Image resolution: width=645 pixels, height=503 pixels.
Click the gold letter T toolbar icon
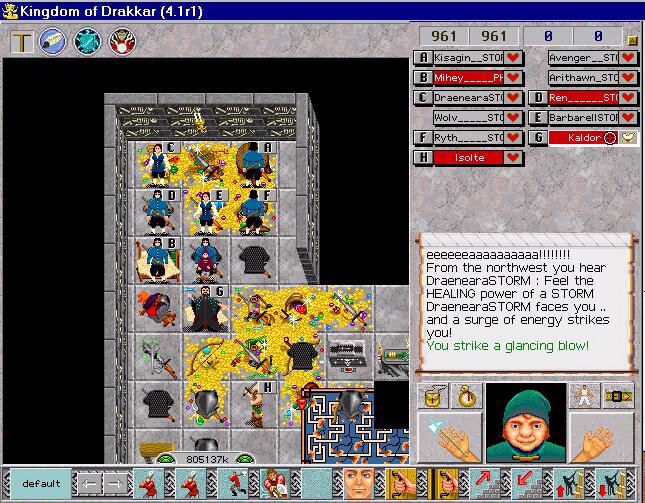tap(22, 43)
